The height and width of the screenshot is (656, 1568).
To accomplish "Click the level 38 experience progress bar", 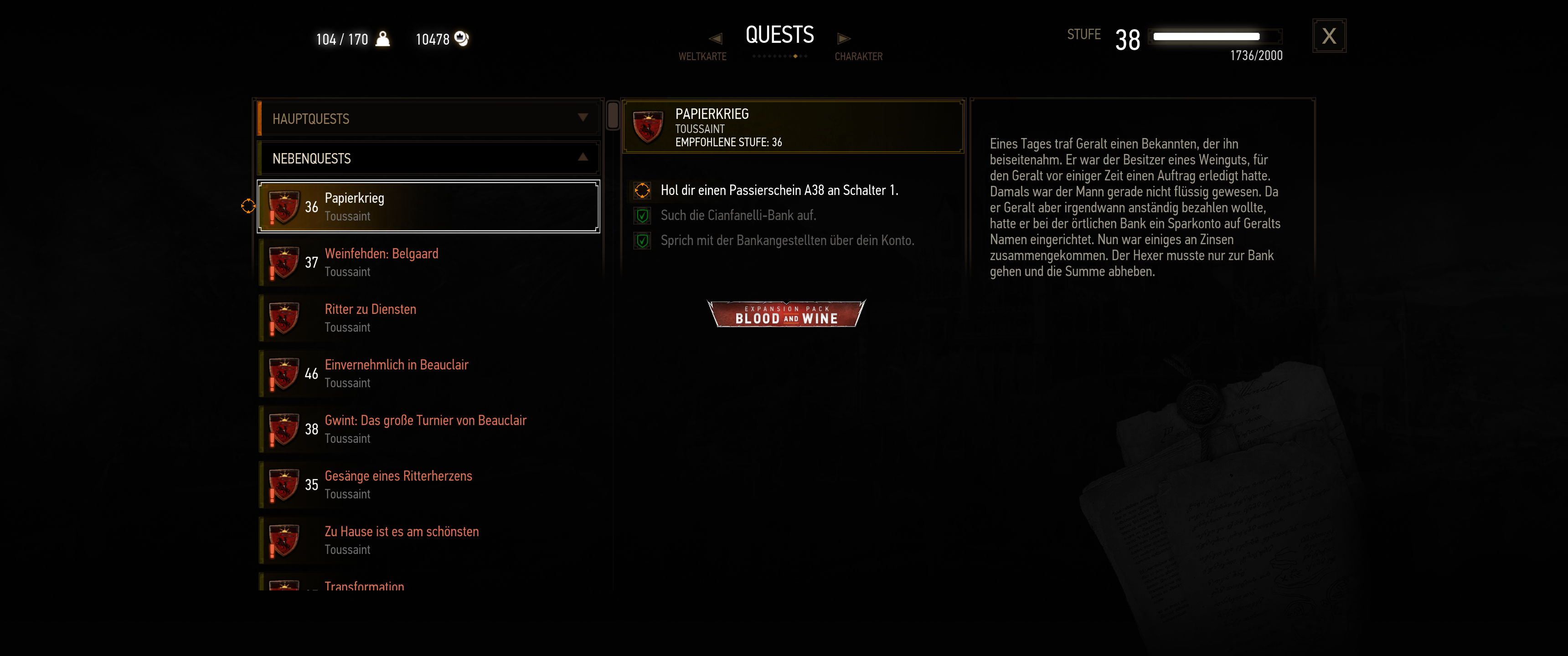I will 1215,36.
